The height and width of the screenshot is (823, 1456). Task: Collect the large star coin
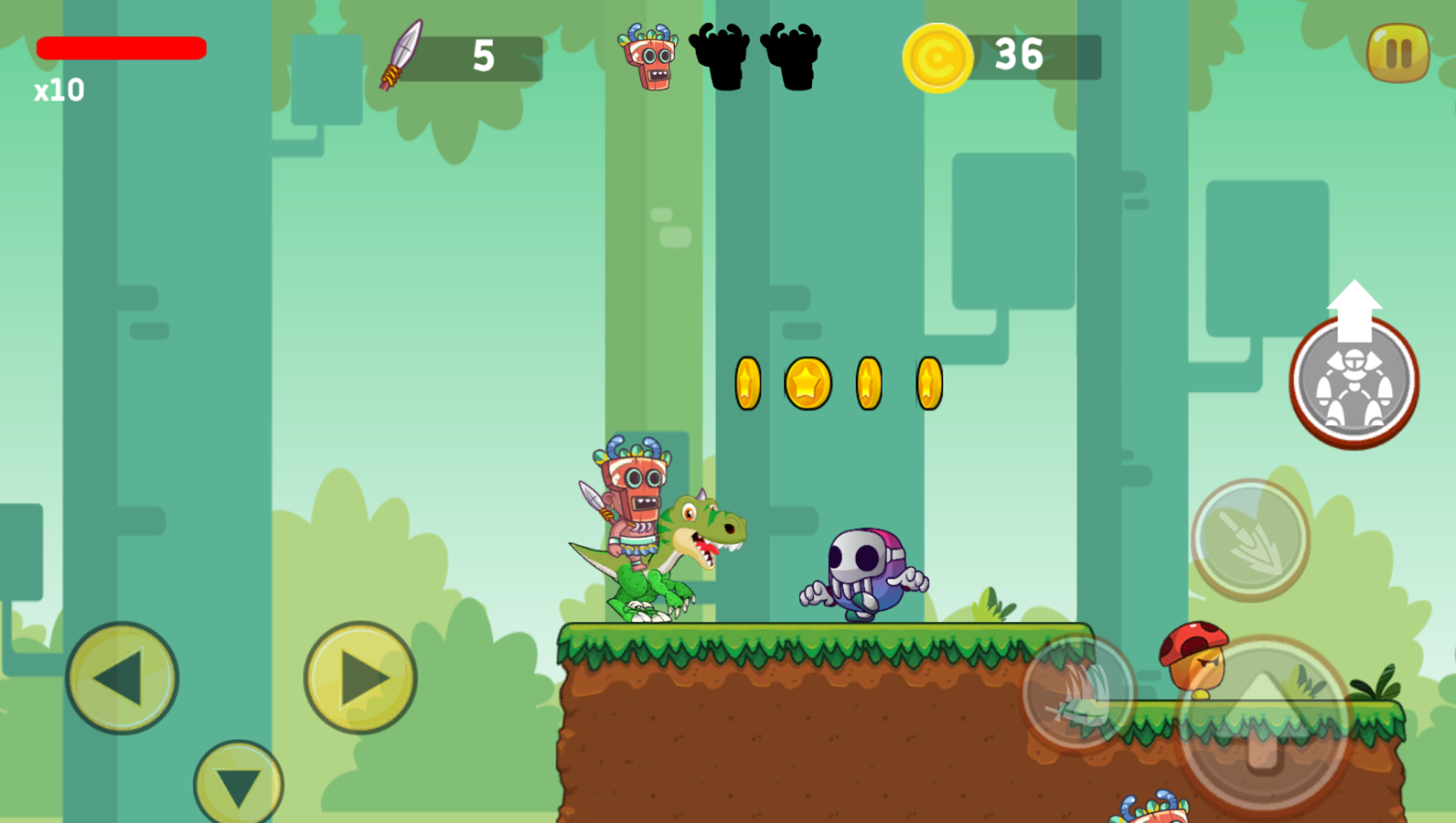click(x=806, y=382)
